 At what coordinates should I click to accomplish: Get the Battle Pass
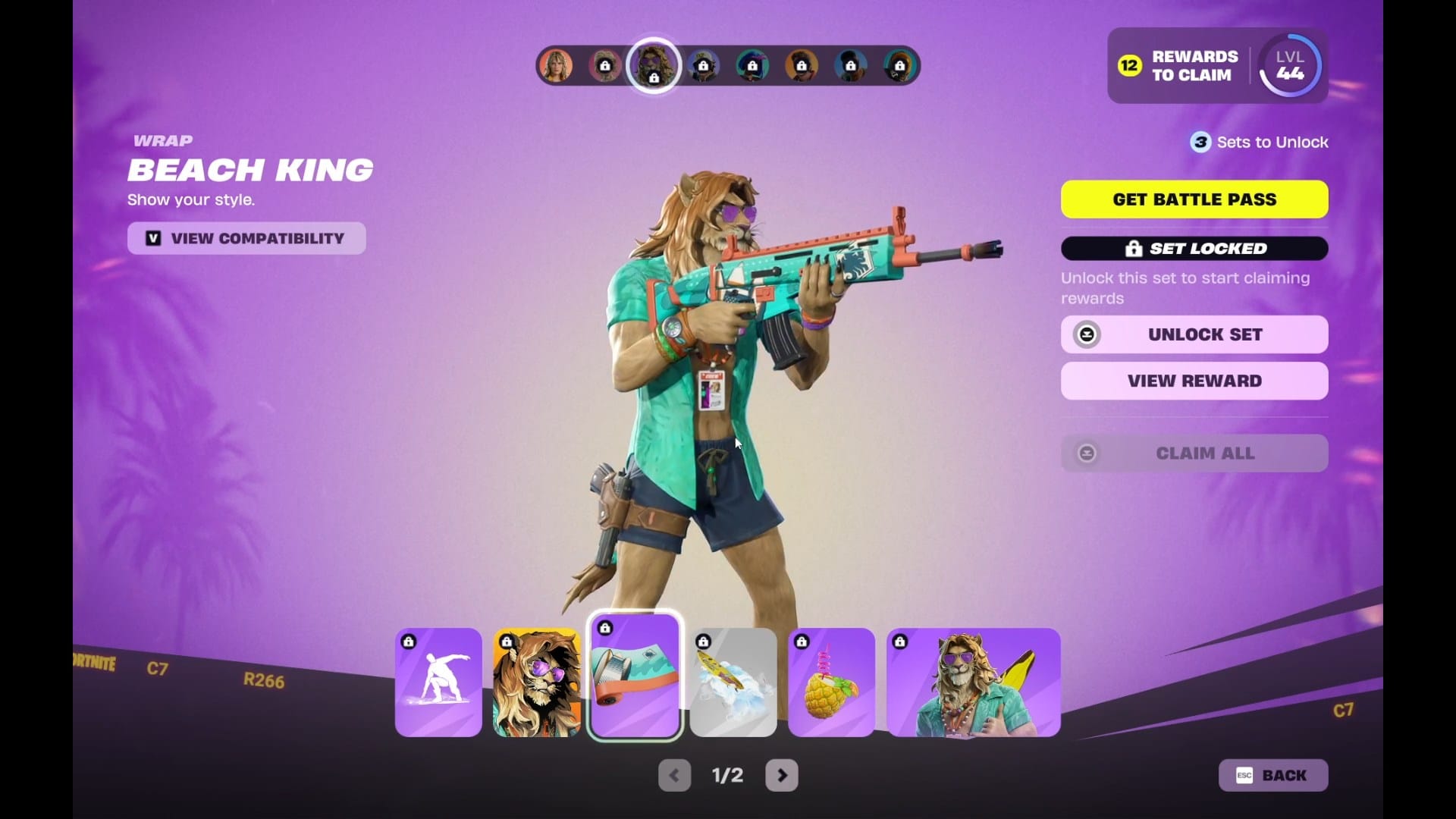tap(1194, 199)
